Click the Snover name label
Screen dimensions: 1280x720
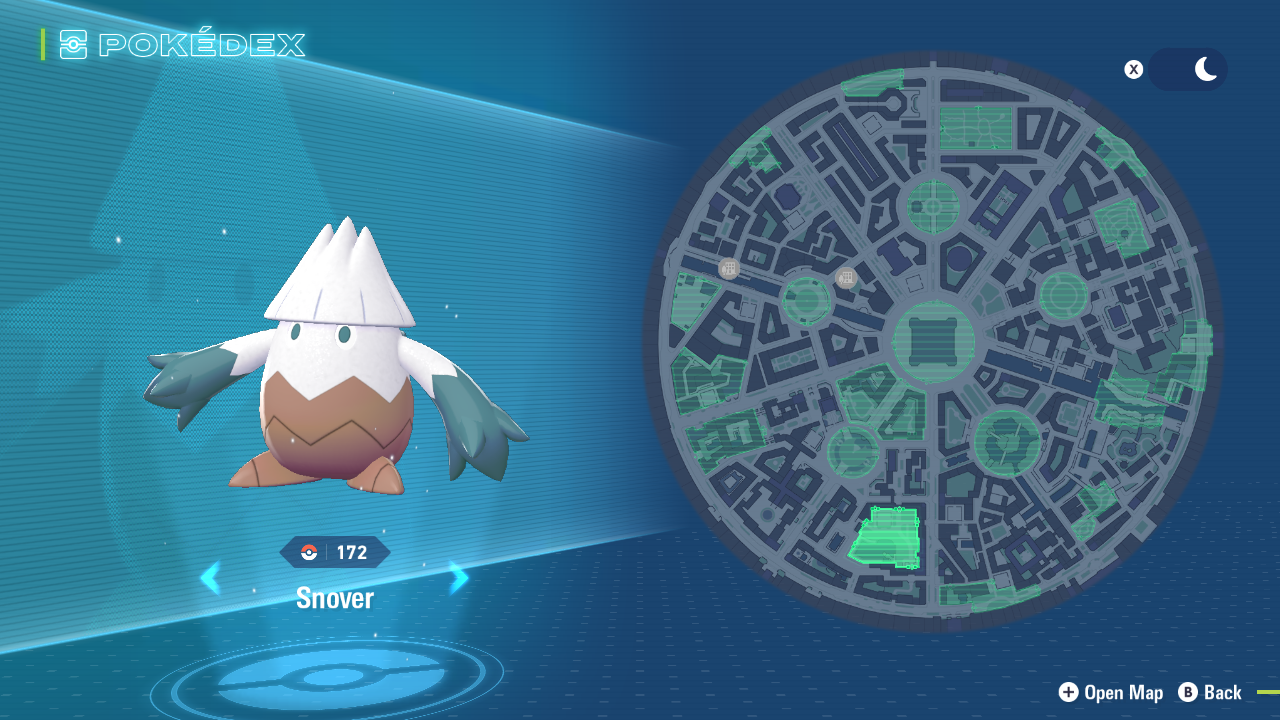pos(335,597)
